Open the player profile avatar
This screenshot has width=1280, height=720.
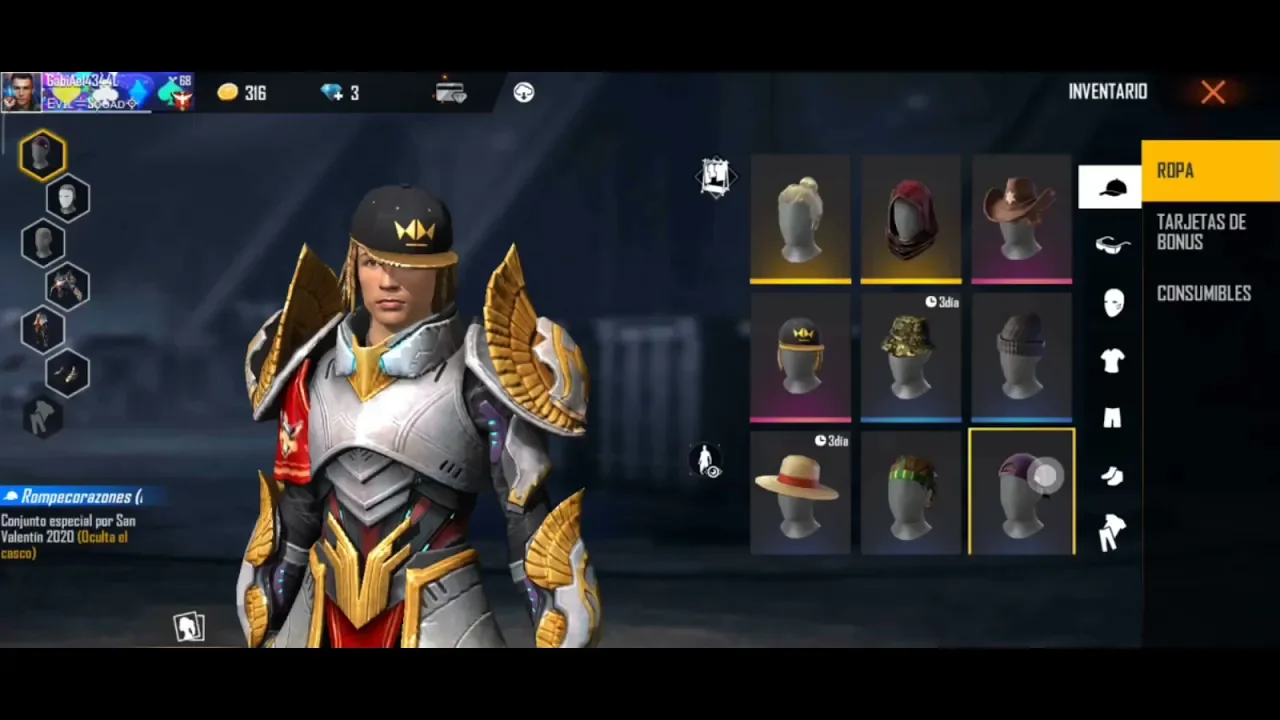coord(21,93)
